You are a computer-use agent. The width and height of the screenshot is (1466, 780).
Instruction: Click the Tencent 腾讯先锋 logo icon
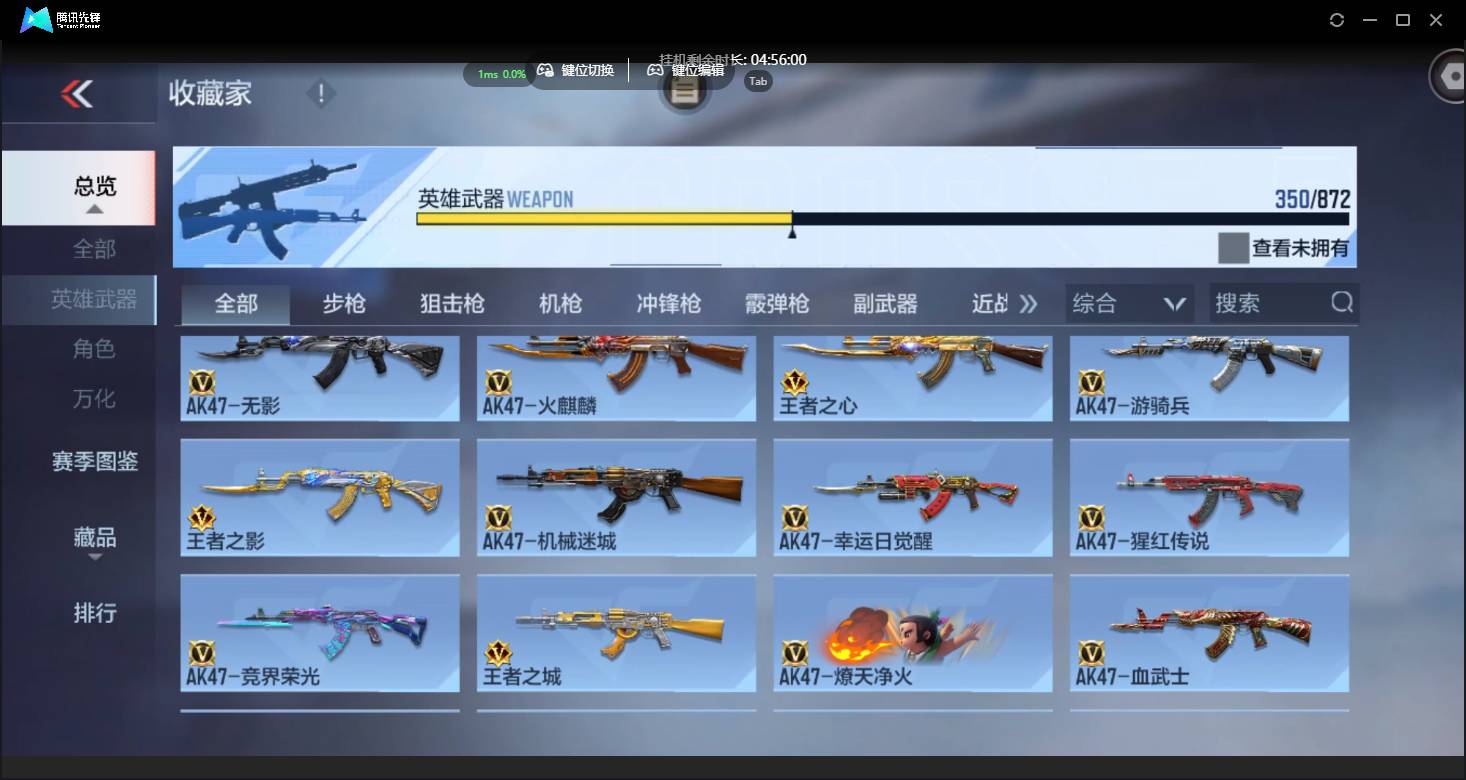pyautogui.click(x=35, y=19)
